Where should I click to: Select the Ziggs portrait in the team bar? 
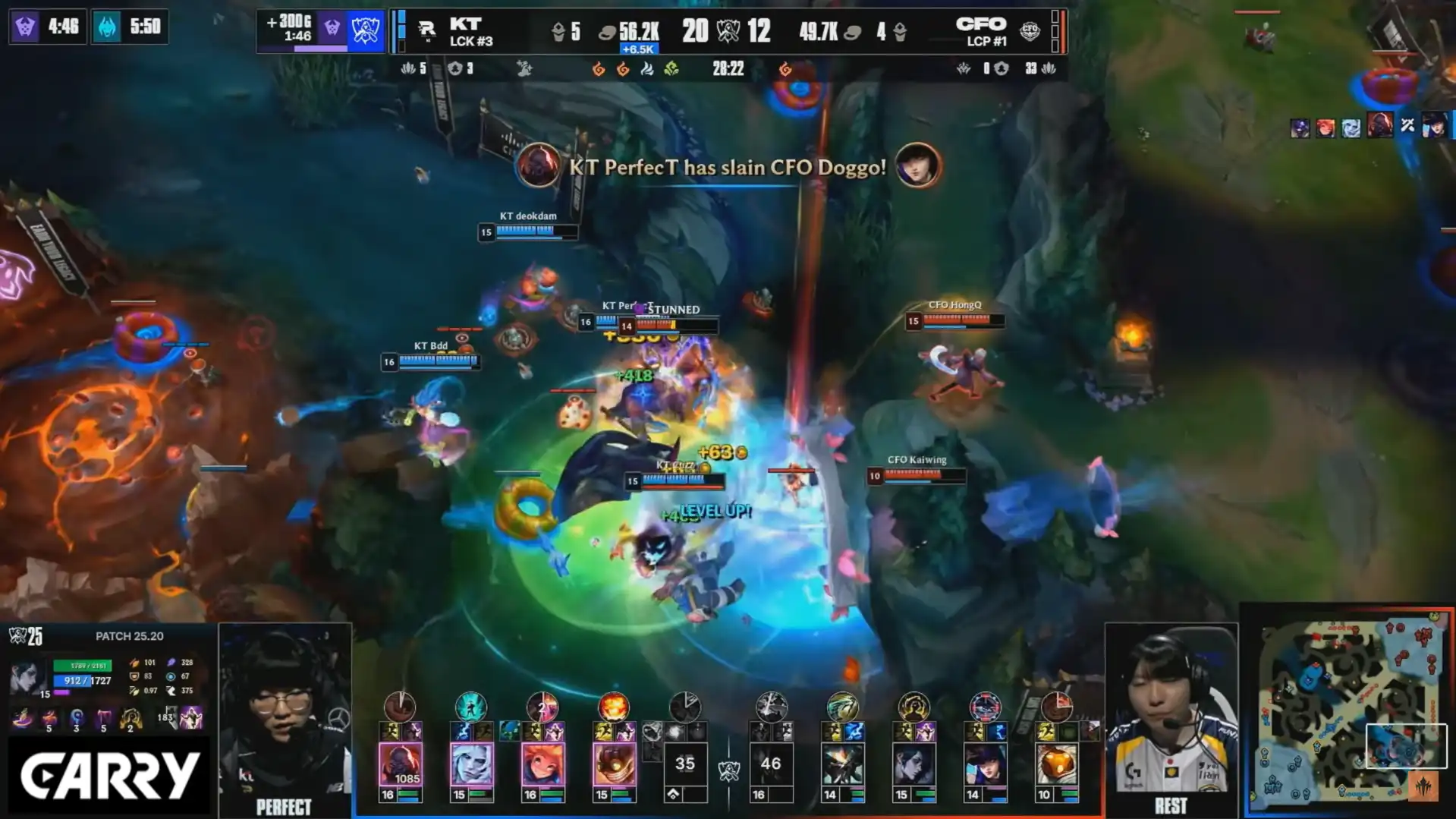coord(613,764)
